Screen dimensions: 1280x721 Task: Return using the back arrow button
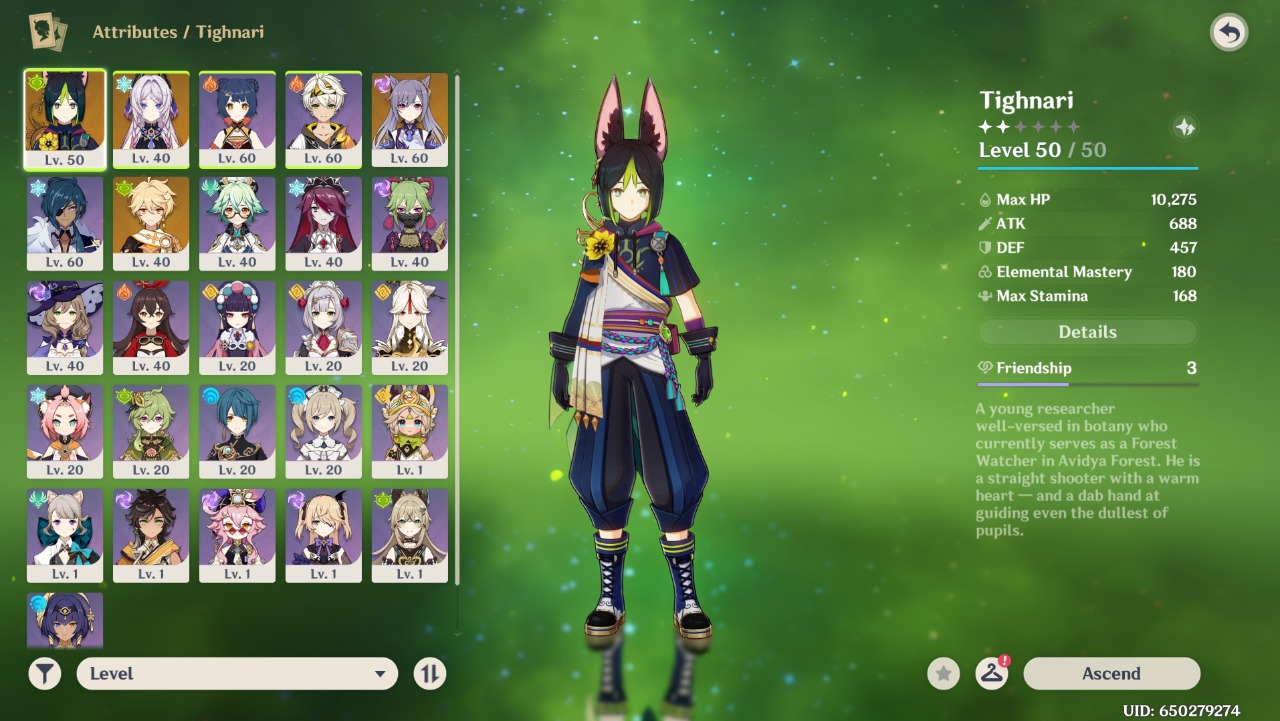pos(1229,33)
